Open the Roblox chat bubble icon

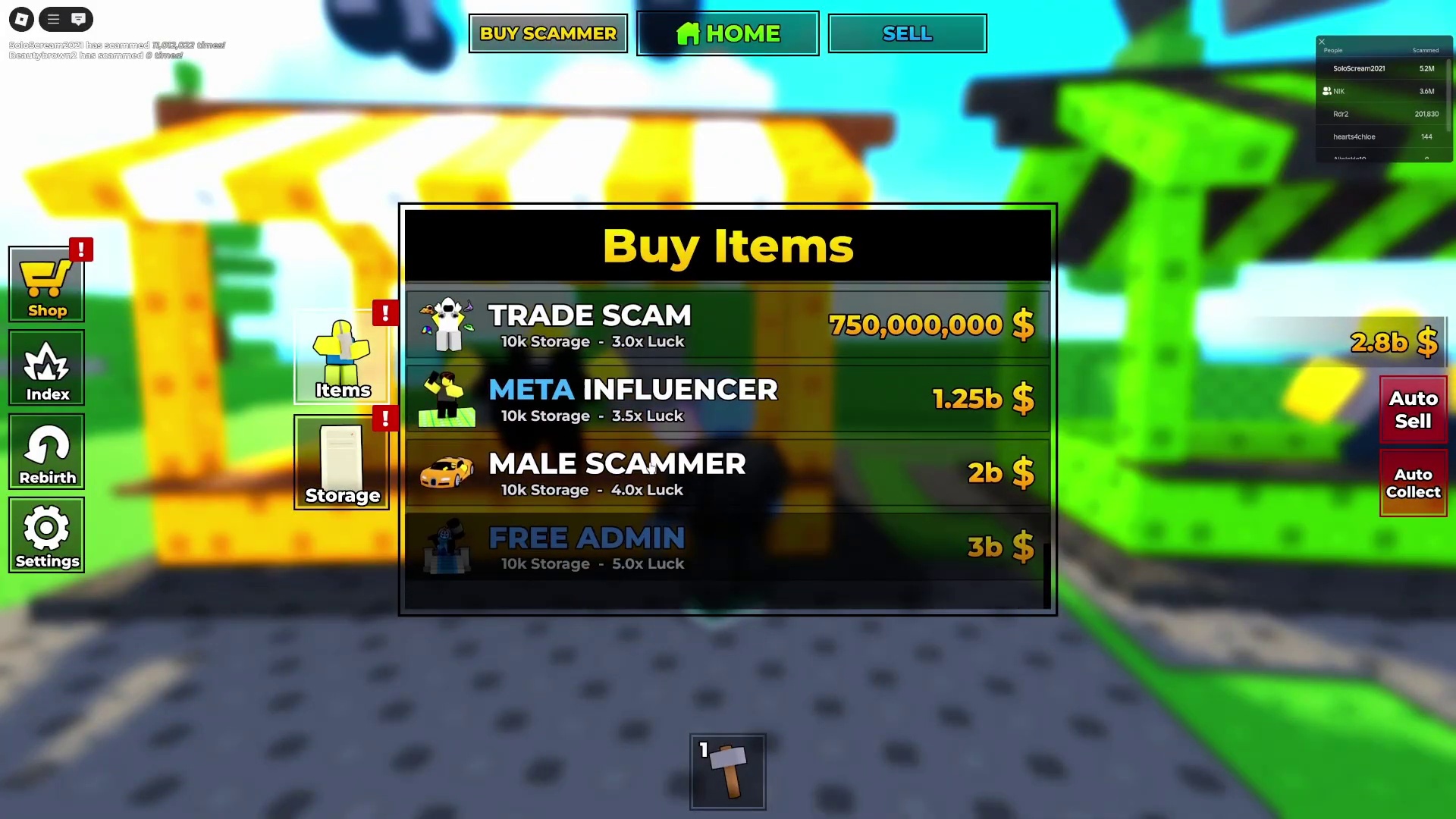click(x=79, y=19)
